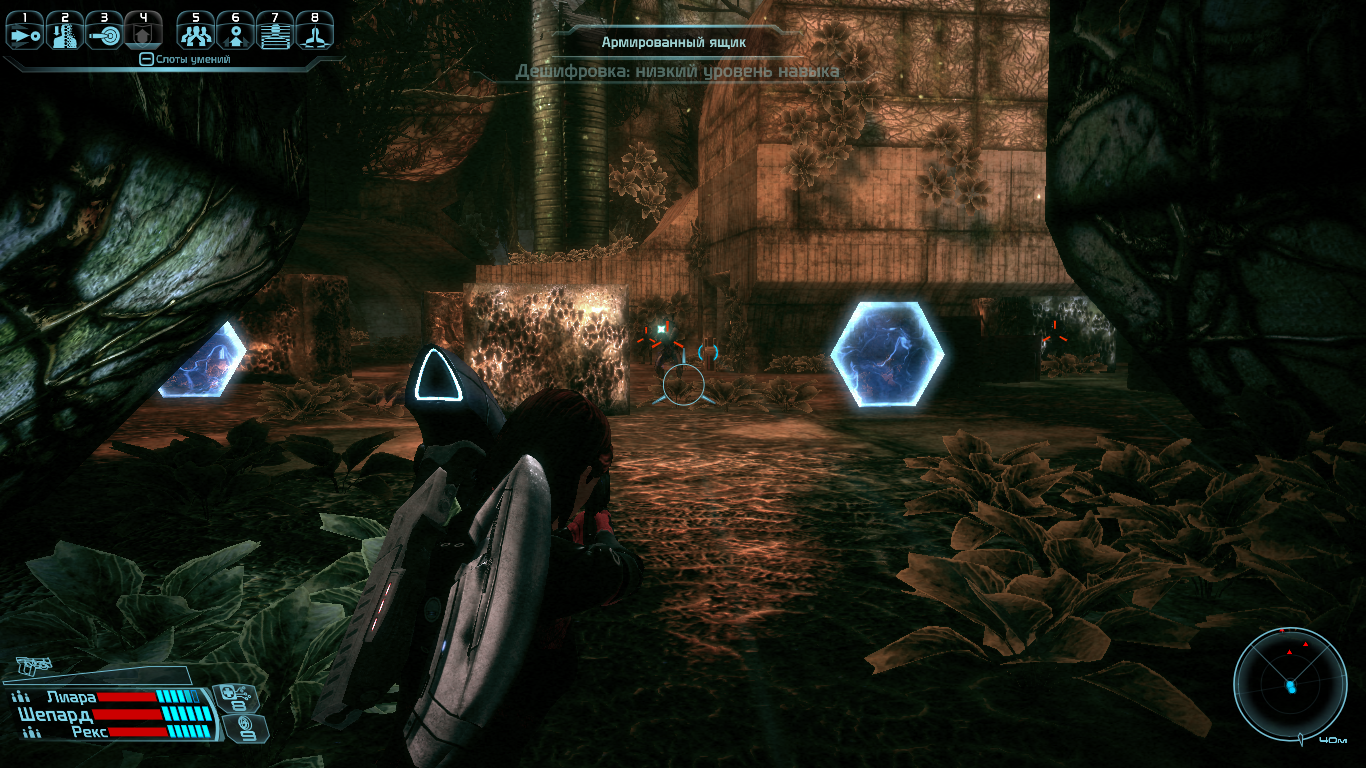Image resolution: width=1366 pixels, height=768 pixels.
Task: Activate the three-figures squad ability in slot 5
Action: [x=196, y=34]
